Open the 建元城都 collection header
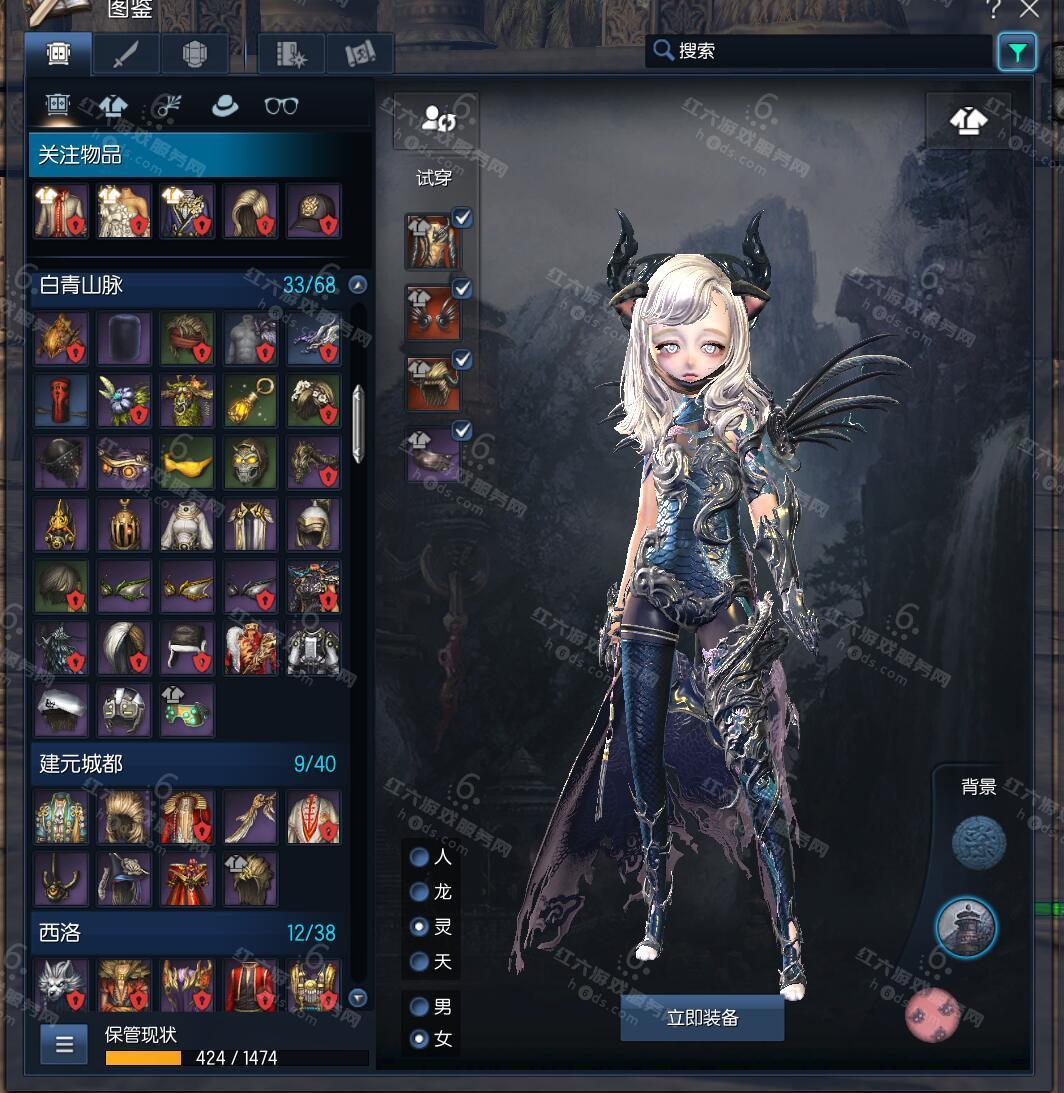This screenshot has height=1093, width=1064. pos(188,764)
